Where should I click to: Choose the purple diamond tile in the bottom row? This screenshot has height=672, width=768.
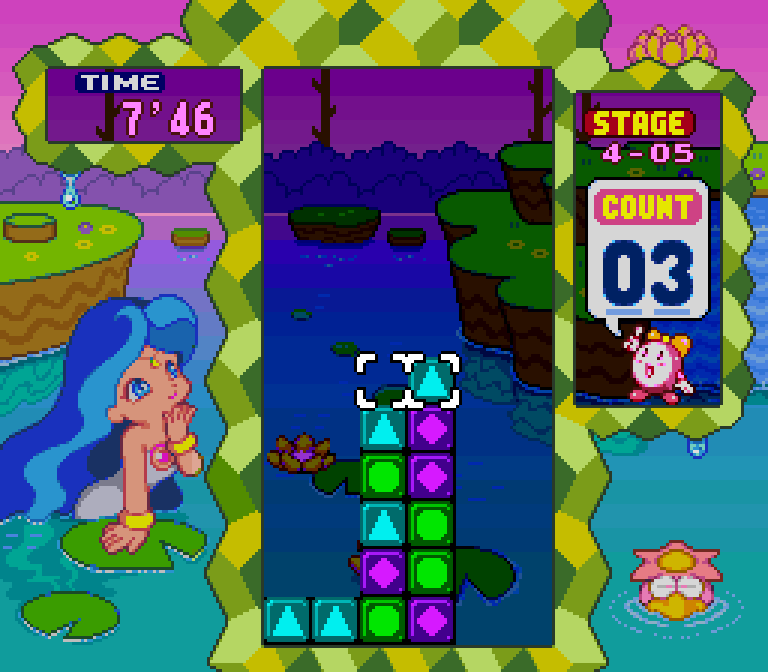pos(432,619)
